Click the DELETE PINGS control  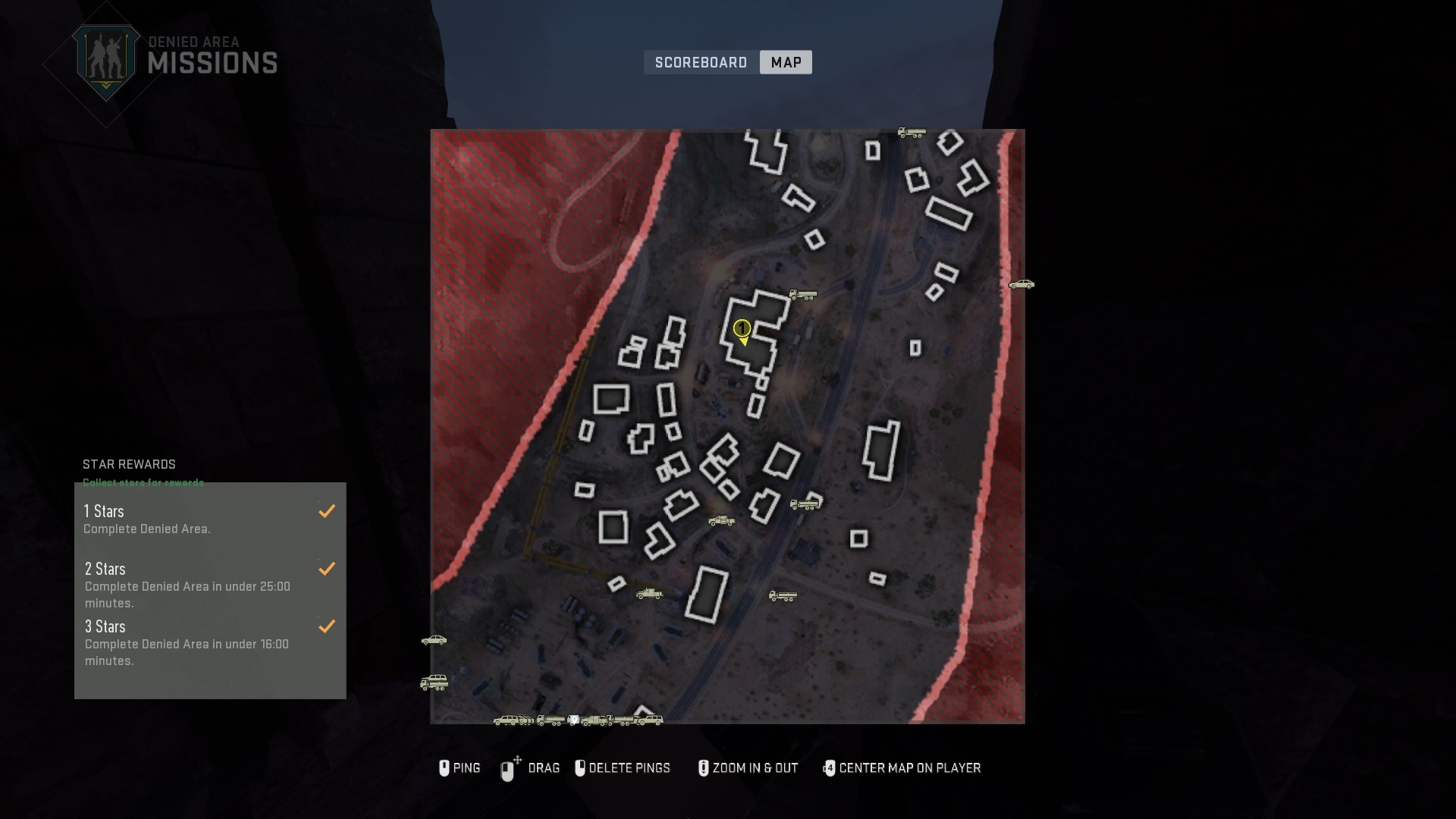click(623, 768)
